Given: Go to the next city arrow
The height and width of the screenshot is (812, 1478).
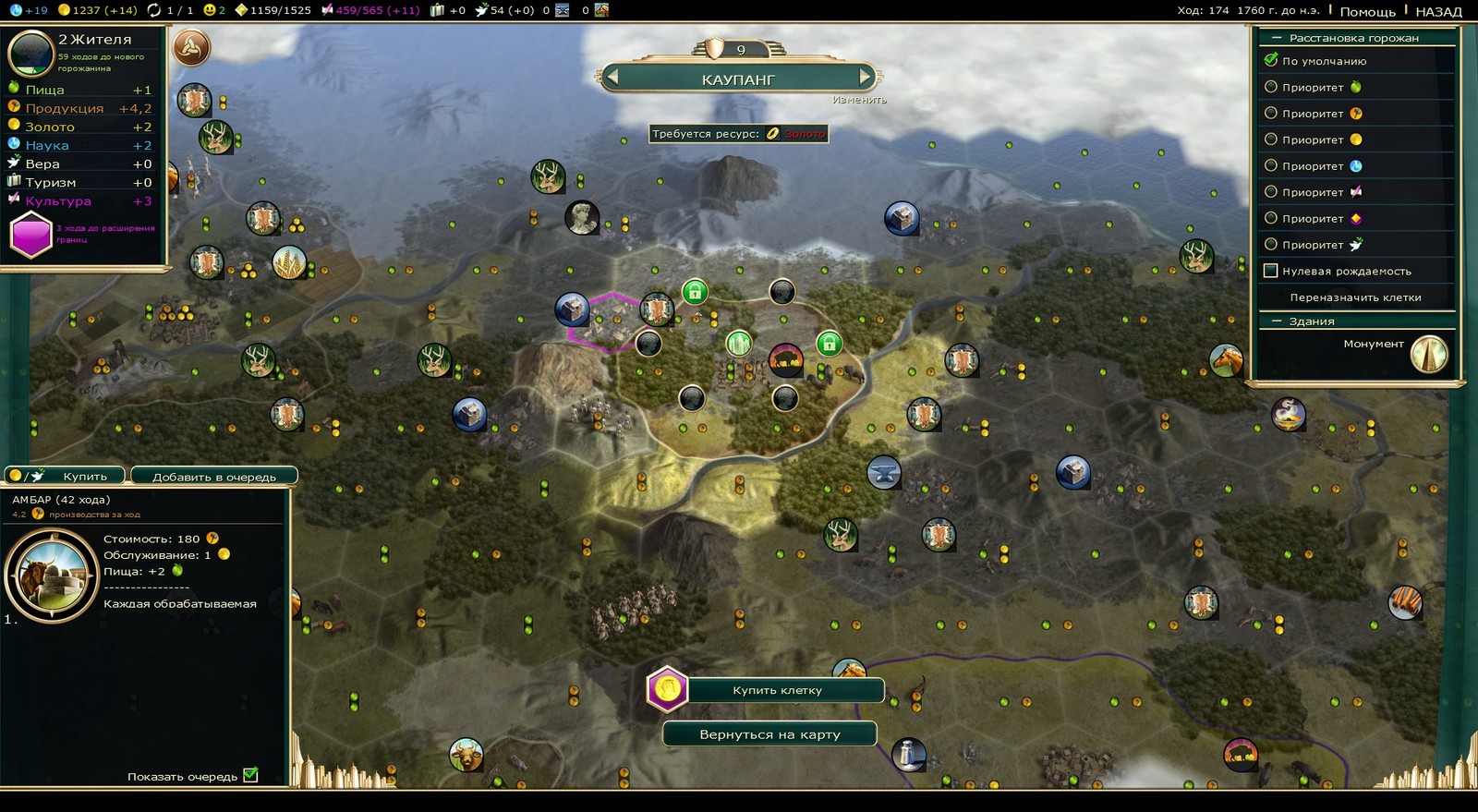Looking at the screenshot, I should pos(865,78).
